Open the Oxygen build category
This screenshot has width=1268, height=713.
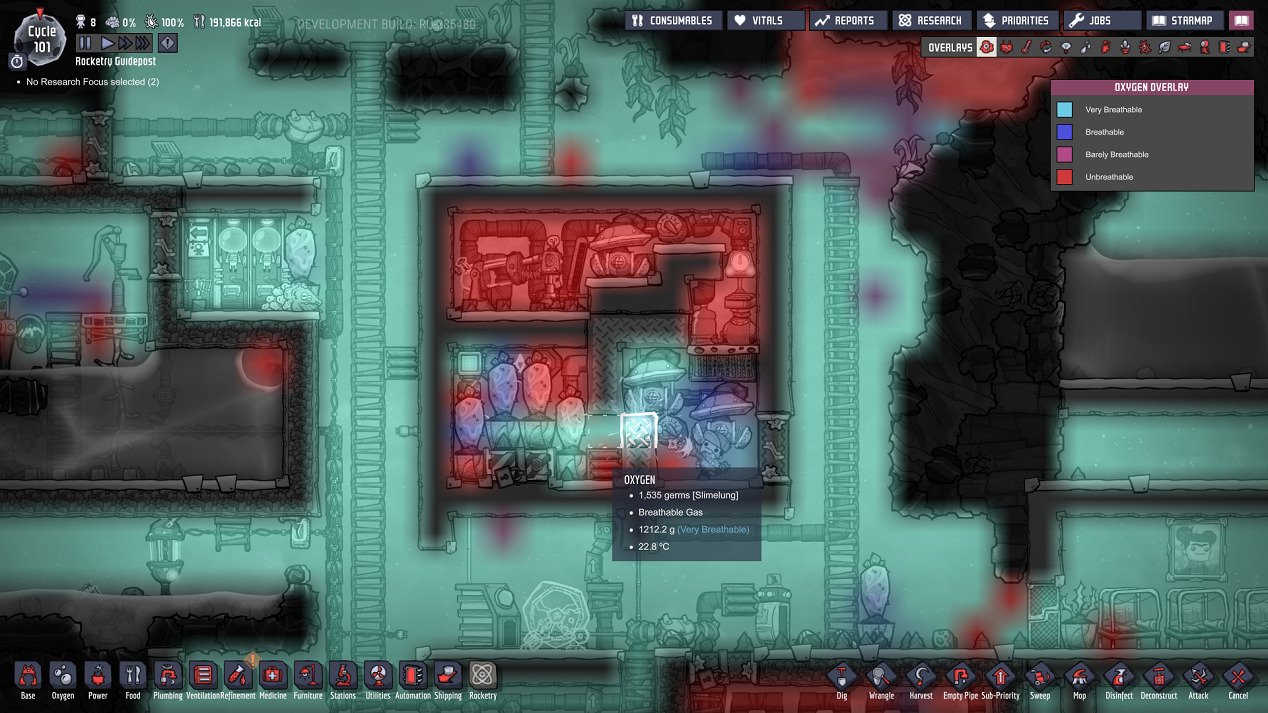pos(62,676)
